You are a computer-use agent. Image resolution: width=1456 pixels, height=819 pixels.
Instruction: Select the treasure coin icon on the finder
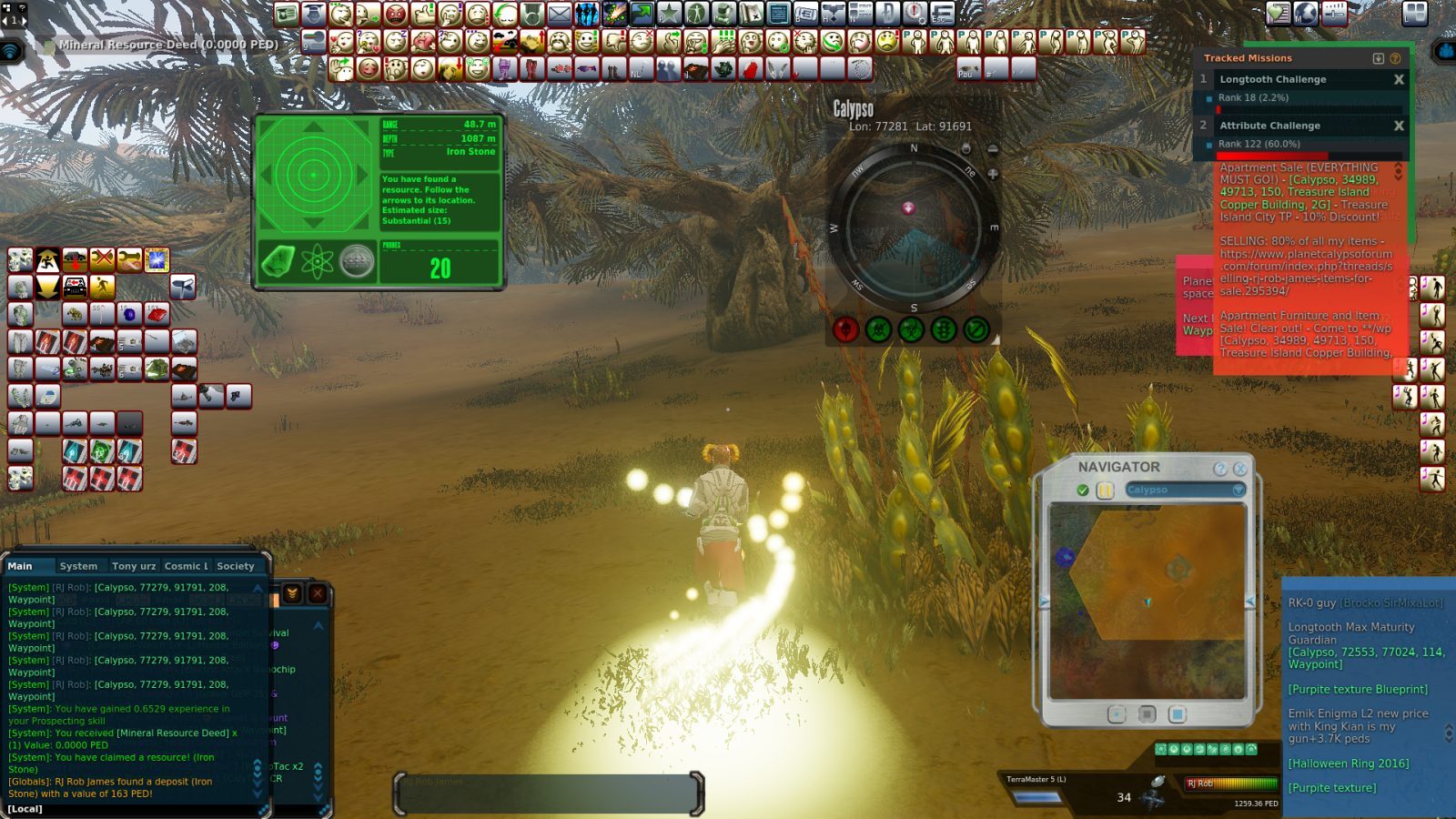pyautogui.click(x=356, y=261)
